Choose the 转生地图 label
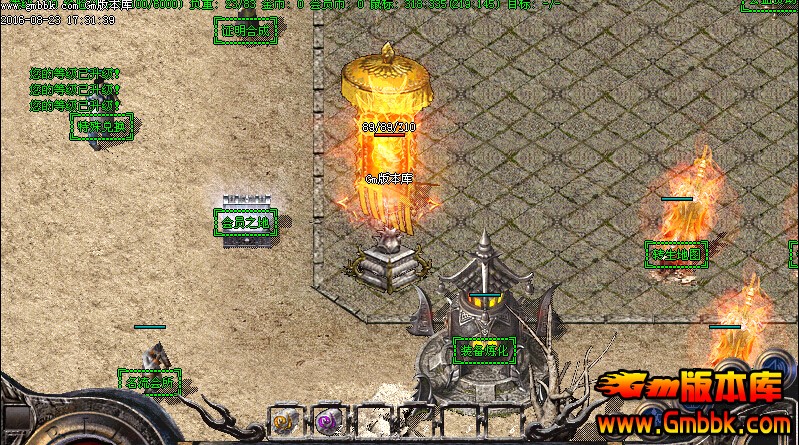The image size is (799, 445). 677,254
